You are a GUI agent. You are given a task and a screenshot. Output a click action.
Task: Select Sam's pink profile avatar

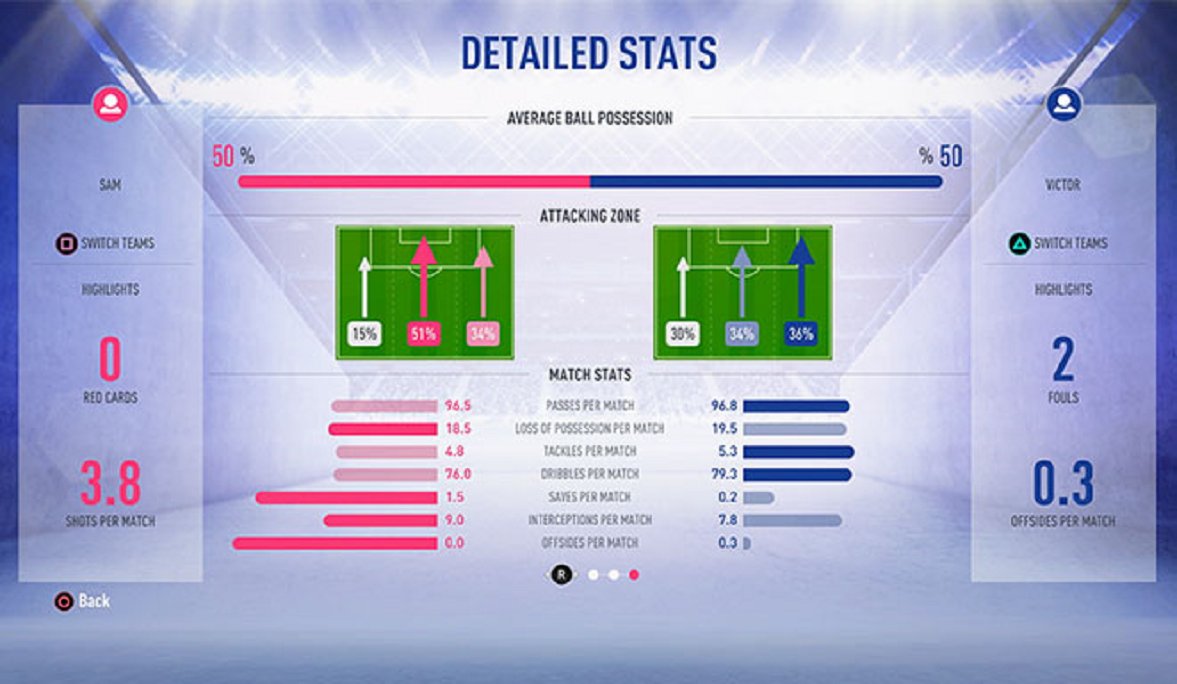click(110, 104)
